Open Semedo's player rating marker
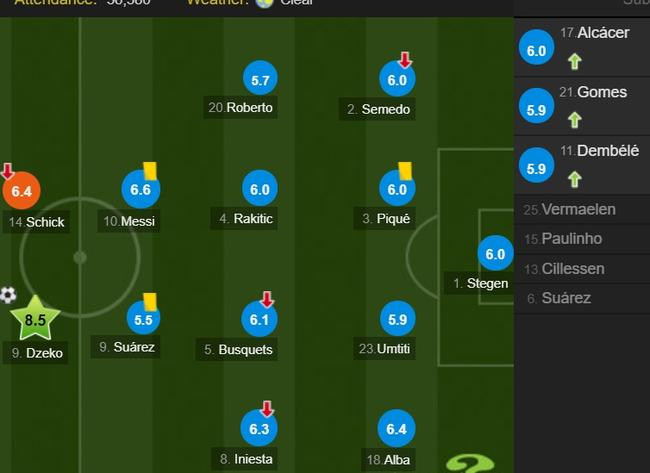 point(396,80)
